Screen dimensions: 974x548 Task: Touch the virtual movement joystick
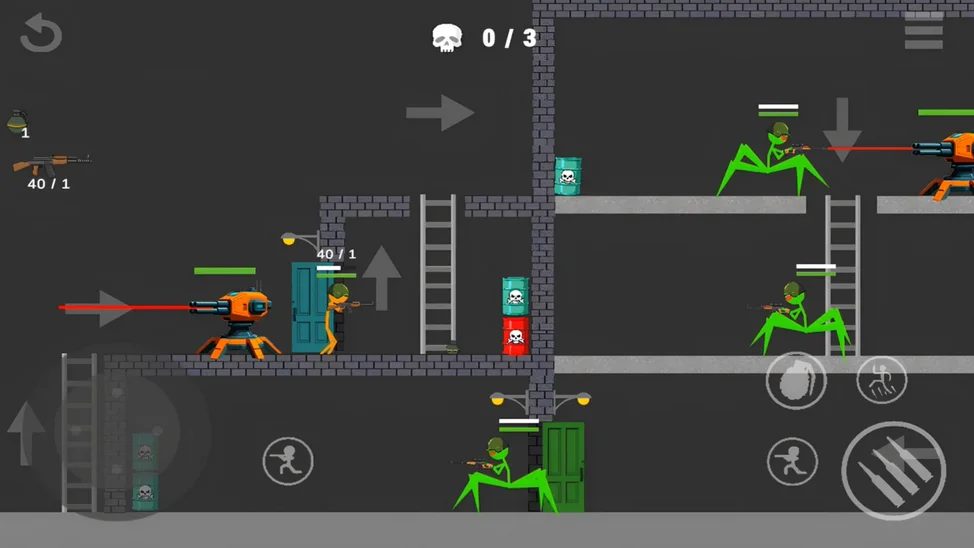[x=117, y=432]
